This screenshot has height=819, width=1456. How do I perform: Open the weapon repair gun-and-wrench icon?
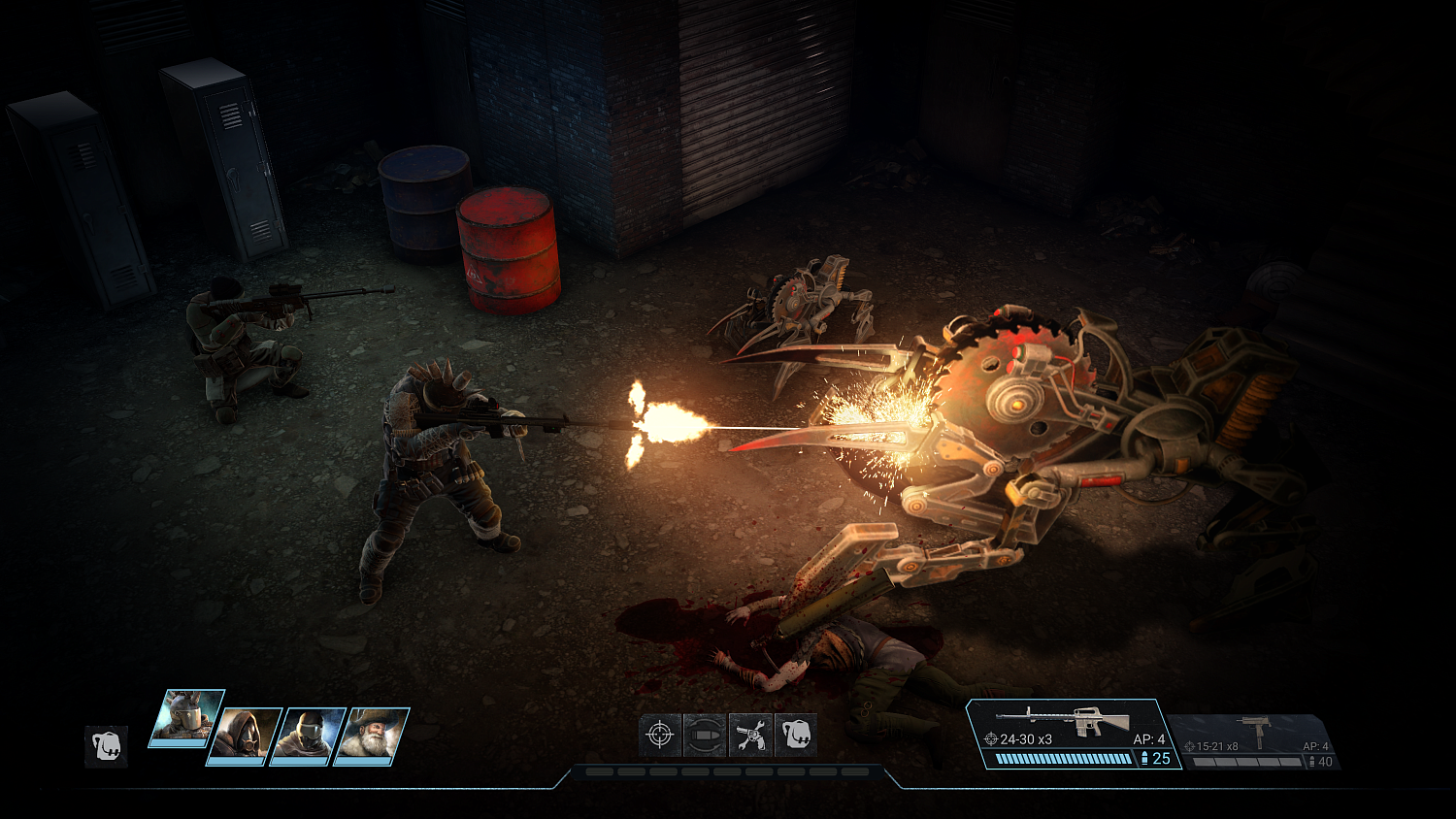(x=750, y=738)
